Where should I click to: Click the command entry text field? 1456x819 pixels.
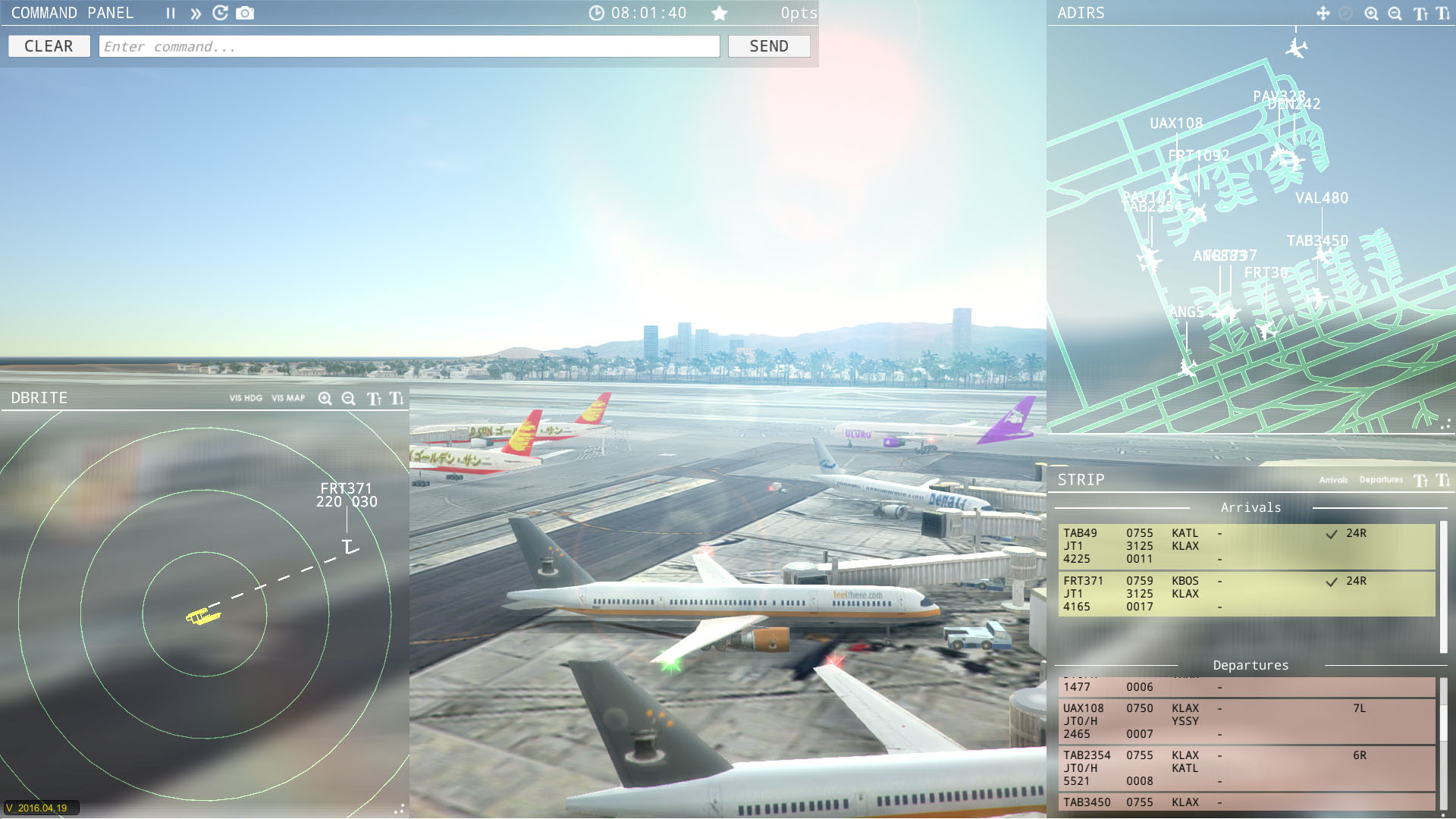pyautogui.click(x=409, y=45)
